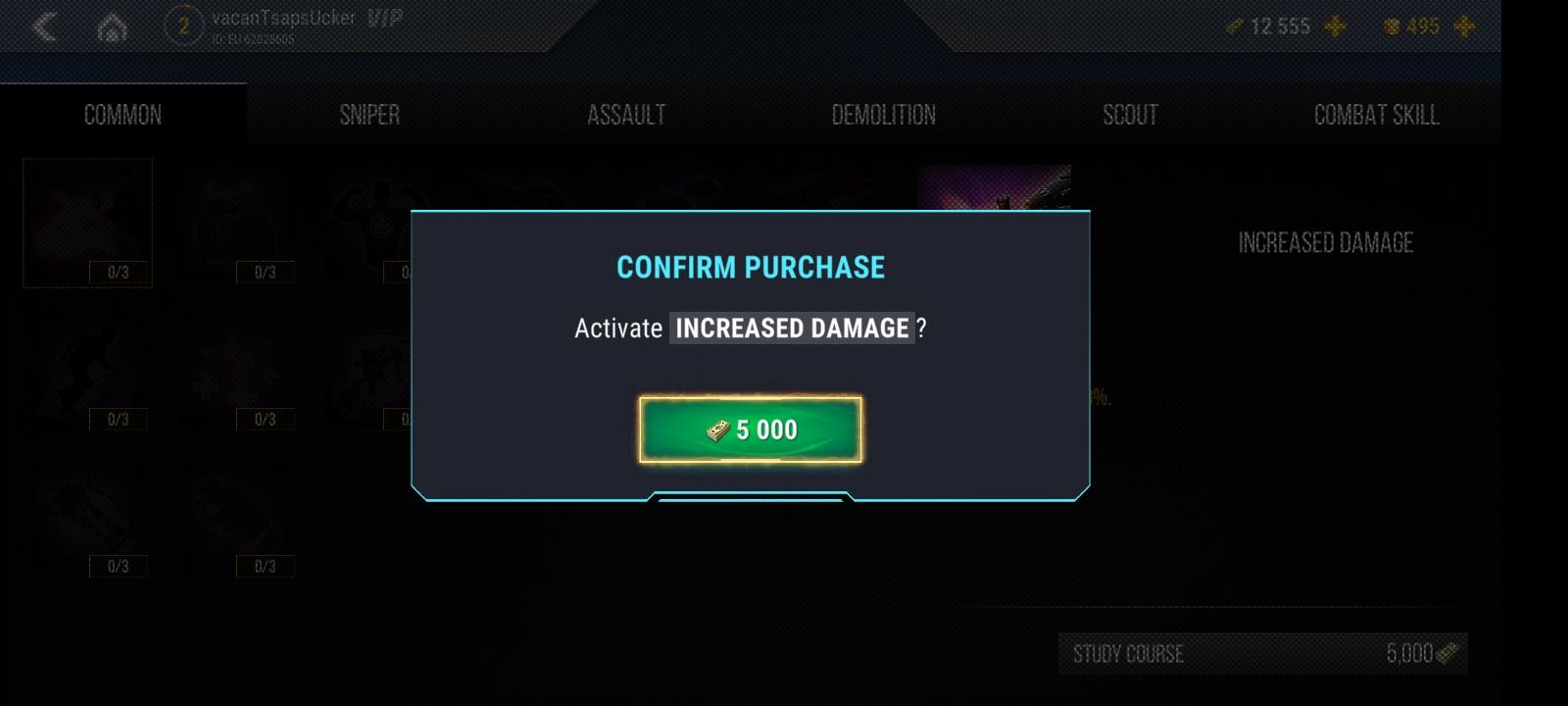The height and width of the screenshot is (706, 1568).
Task: Open the SCOUT tab
Action: 1129,114
